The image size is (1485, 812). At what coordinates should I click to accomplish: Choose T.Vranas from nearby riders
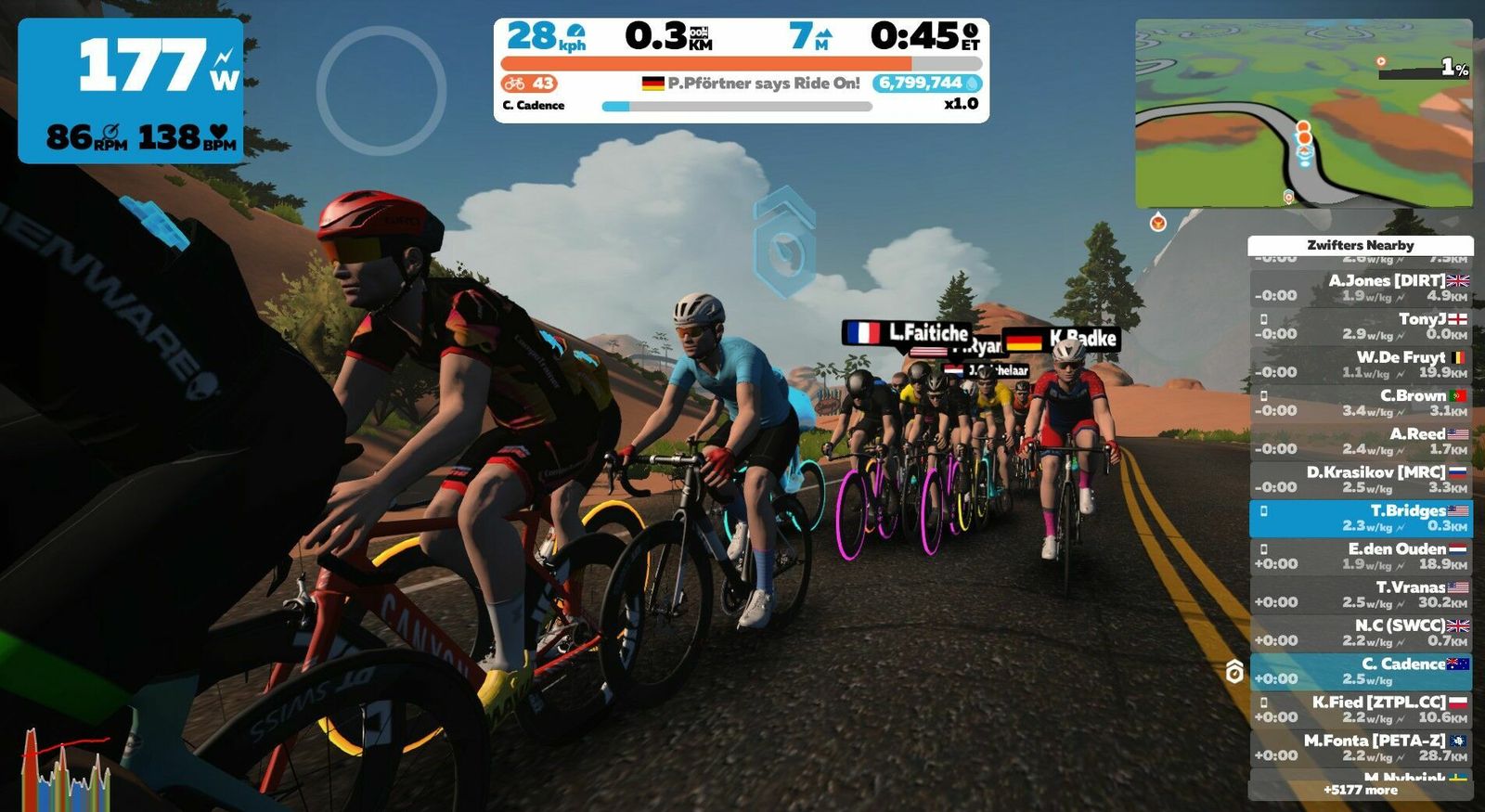pos(1361,594)
